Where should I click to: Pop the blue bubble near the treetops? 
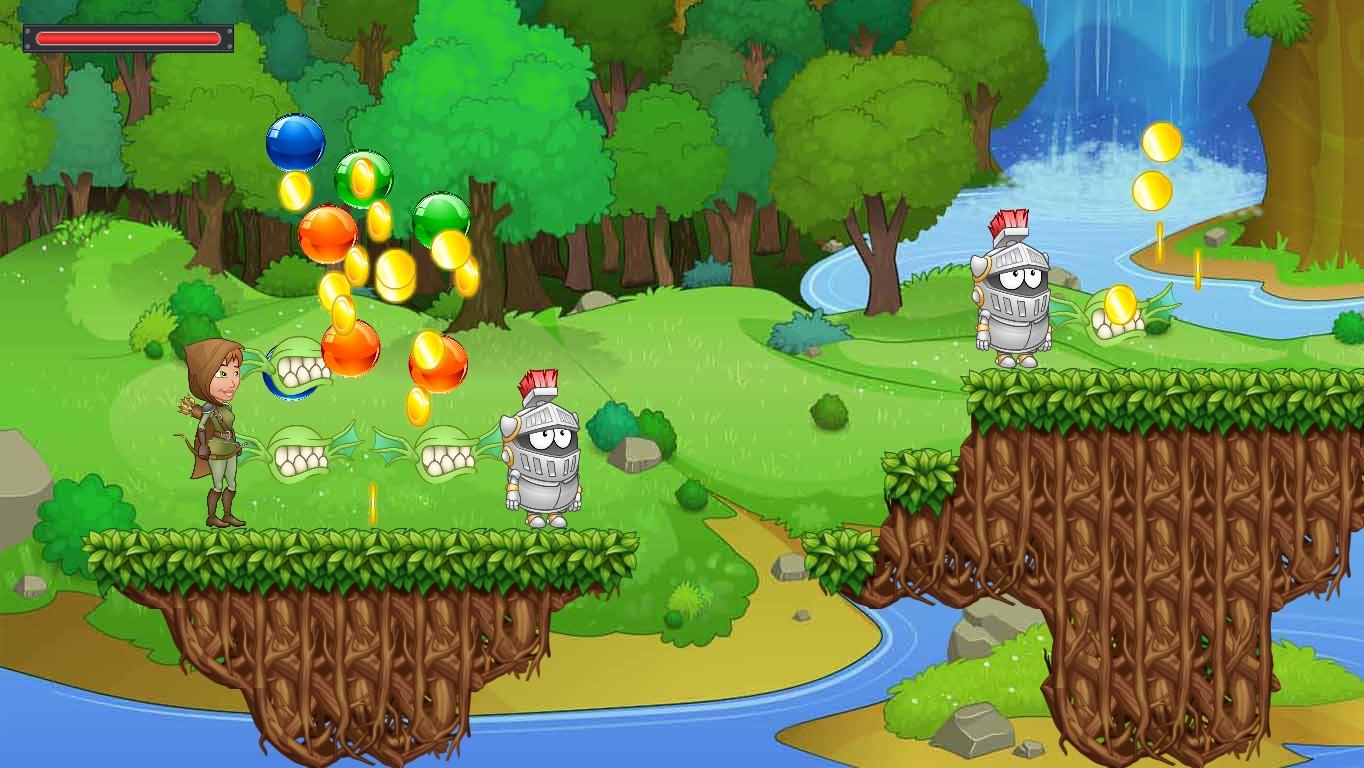coord(294,143)
